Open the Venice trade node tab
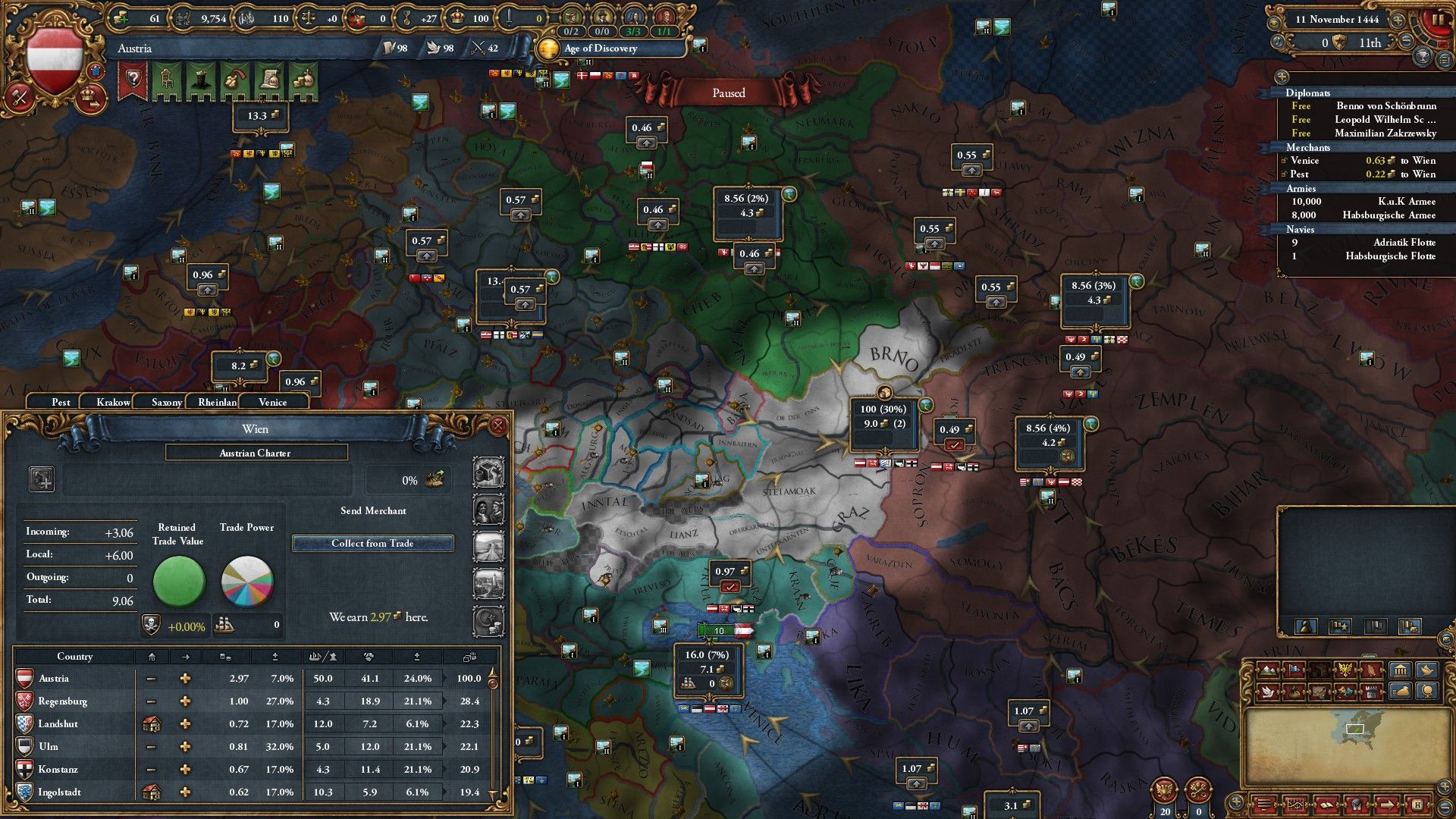This screenshot has height=819, width=1456. pos(273,402)
